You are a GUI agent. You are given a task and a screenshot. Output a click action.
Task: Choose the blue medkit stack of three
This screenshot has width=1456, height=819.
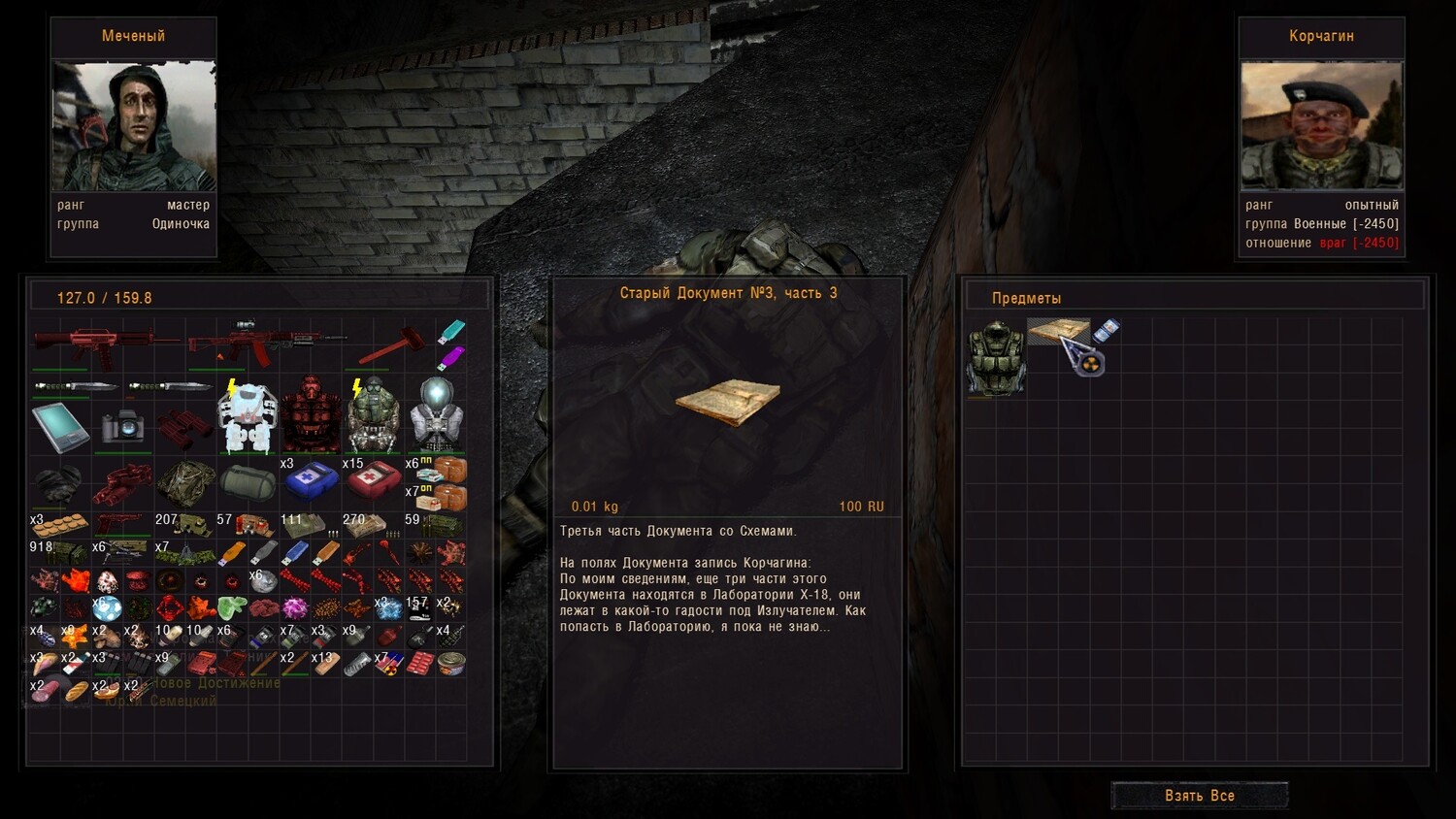pos(310,478)
